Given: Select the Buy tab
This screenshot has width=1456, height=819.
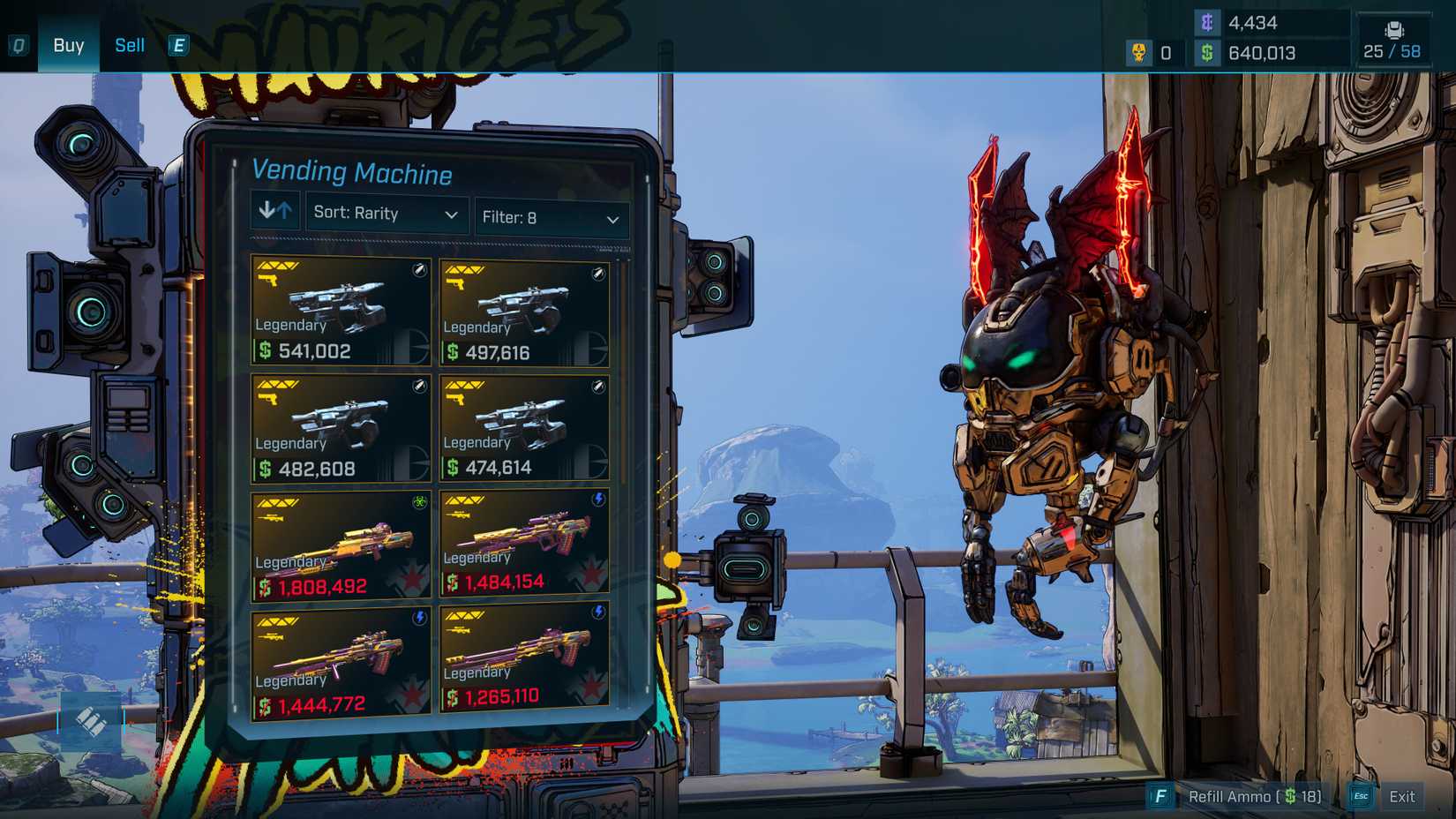Looking at the screenshot, I should (x=68, y=45).
